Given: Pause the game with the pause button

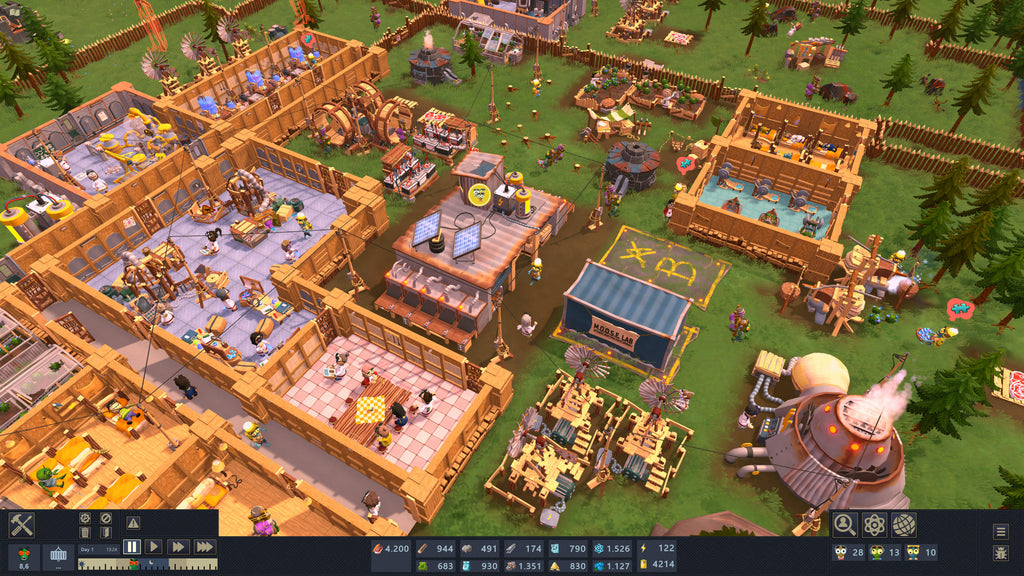Looking at the screenshot, I should click(x=132, y=547).
